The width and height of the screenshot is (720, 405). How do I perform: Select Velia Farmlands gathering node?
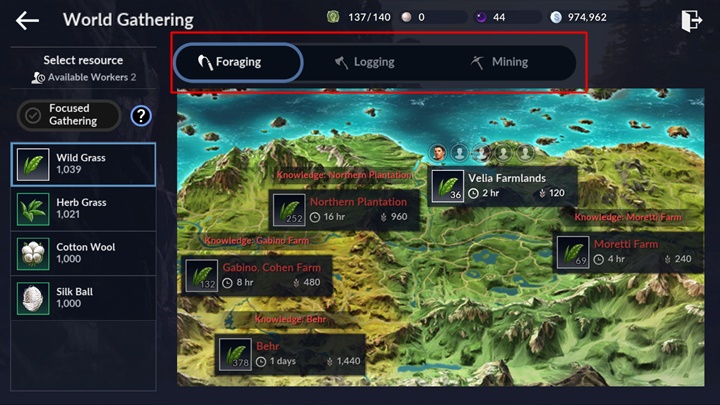pyautogui.click(x=503, y=186)
